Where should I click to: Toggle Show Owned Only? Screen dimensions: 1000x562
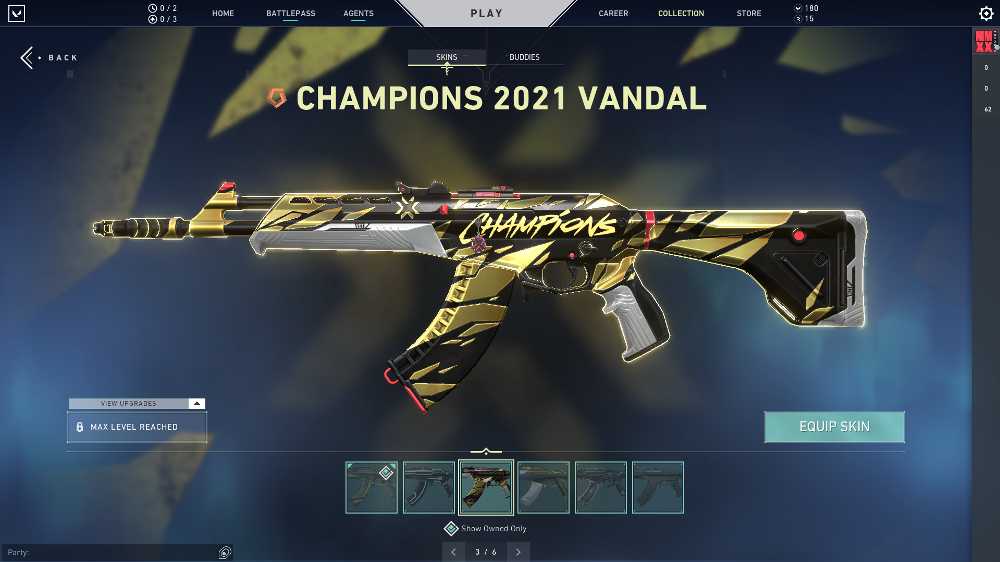click(x=452, y=528)
